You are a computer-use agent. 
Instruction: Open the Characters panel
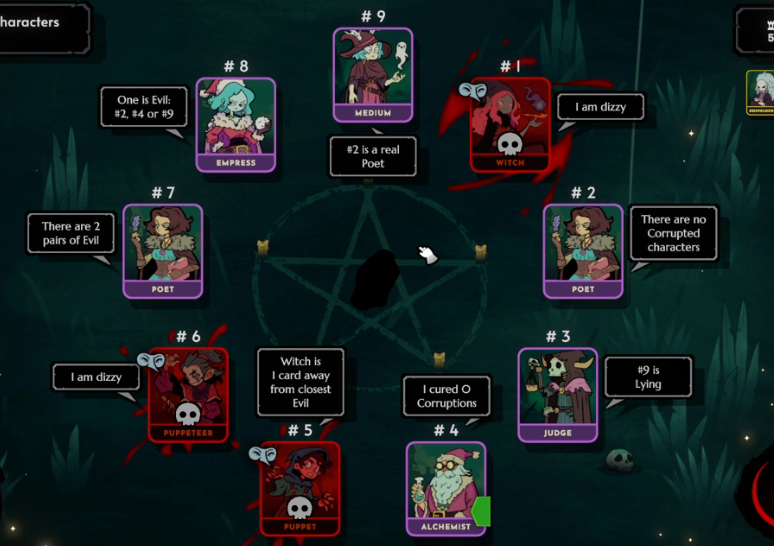[40, 24]
